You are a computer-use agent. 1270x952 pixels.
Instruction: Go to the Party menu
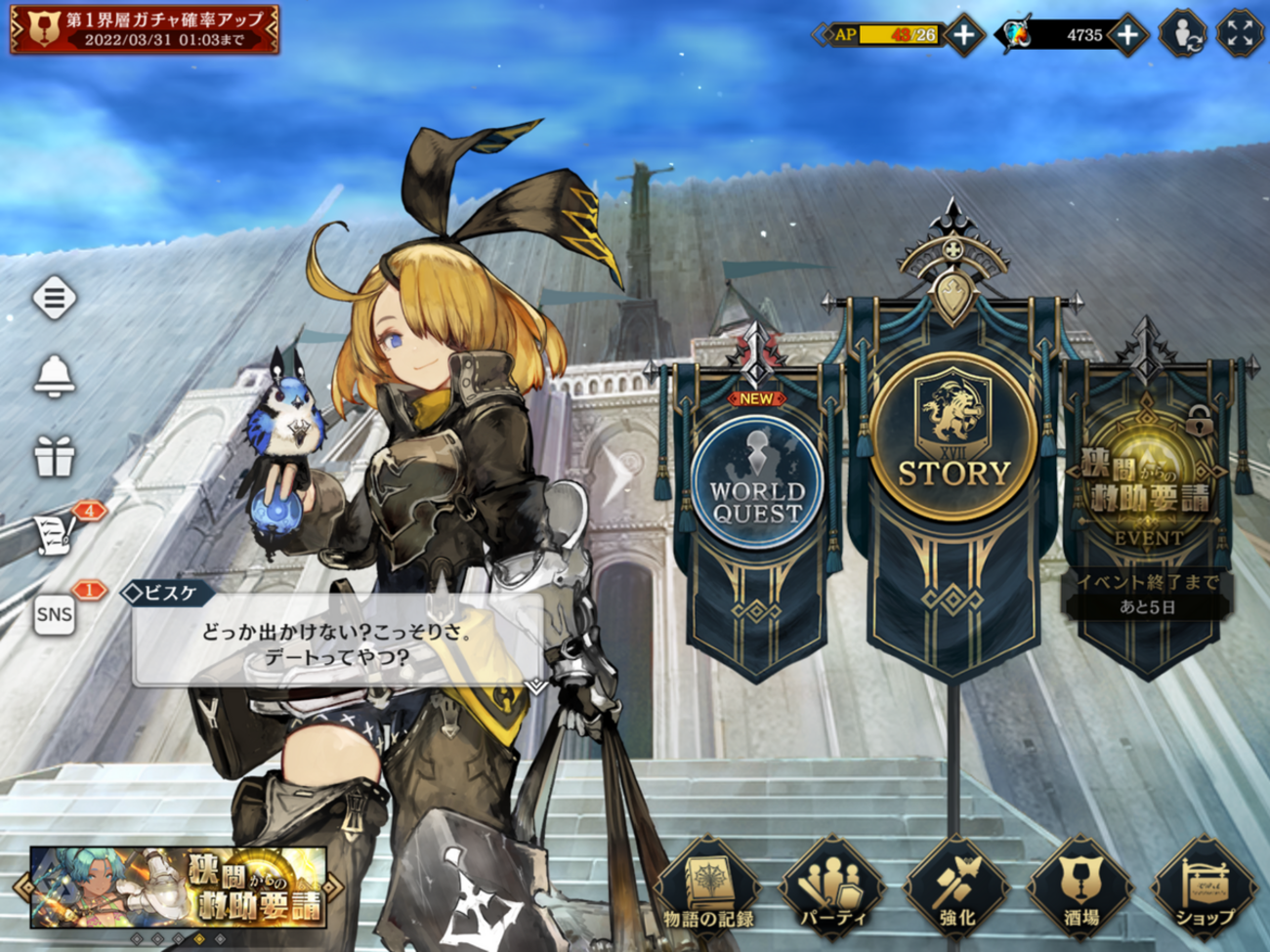(x=832, y=889)
